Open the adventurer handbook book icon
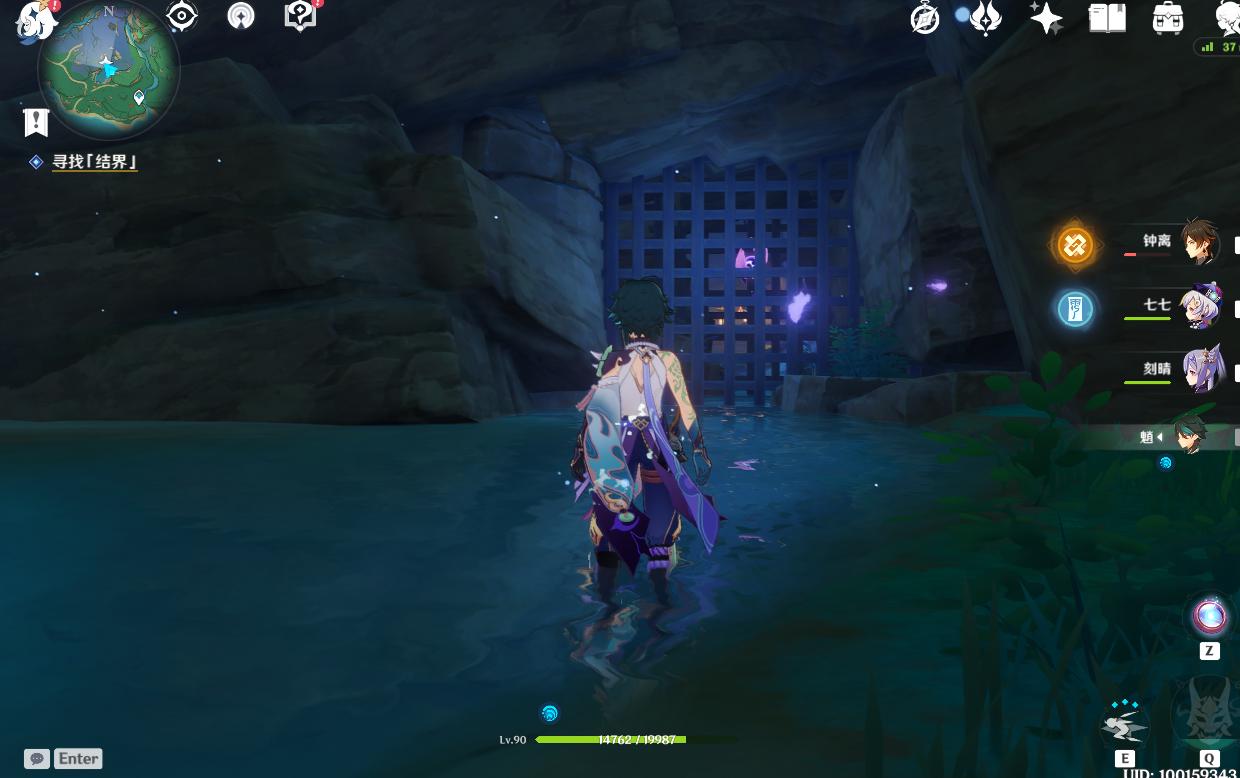 pos(1107,18)
